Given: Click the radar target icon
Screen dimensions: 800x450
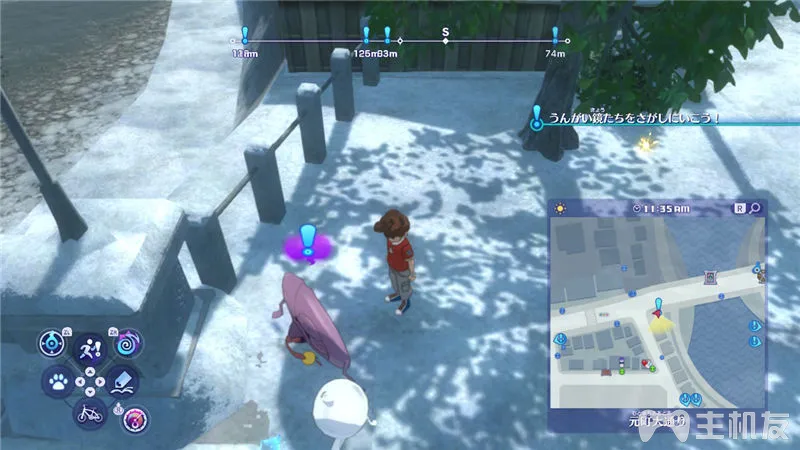Looking at the screenshot, I should pyautogui.click(x=55, y=343).
